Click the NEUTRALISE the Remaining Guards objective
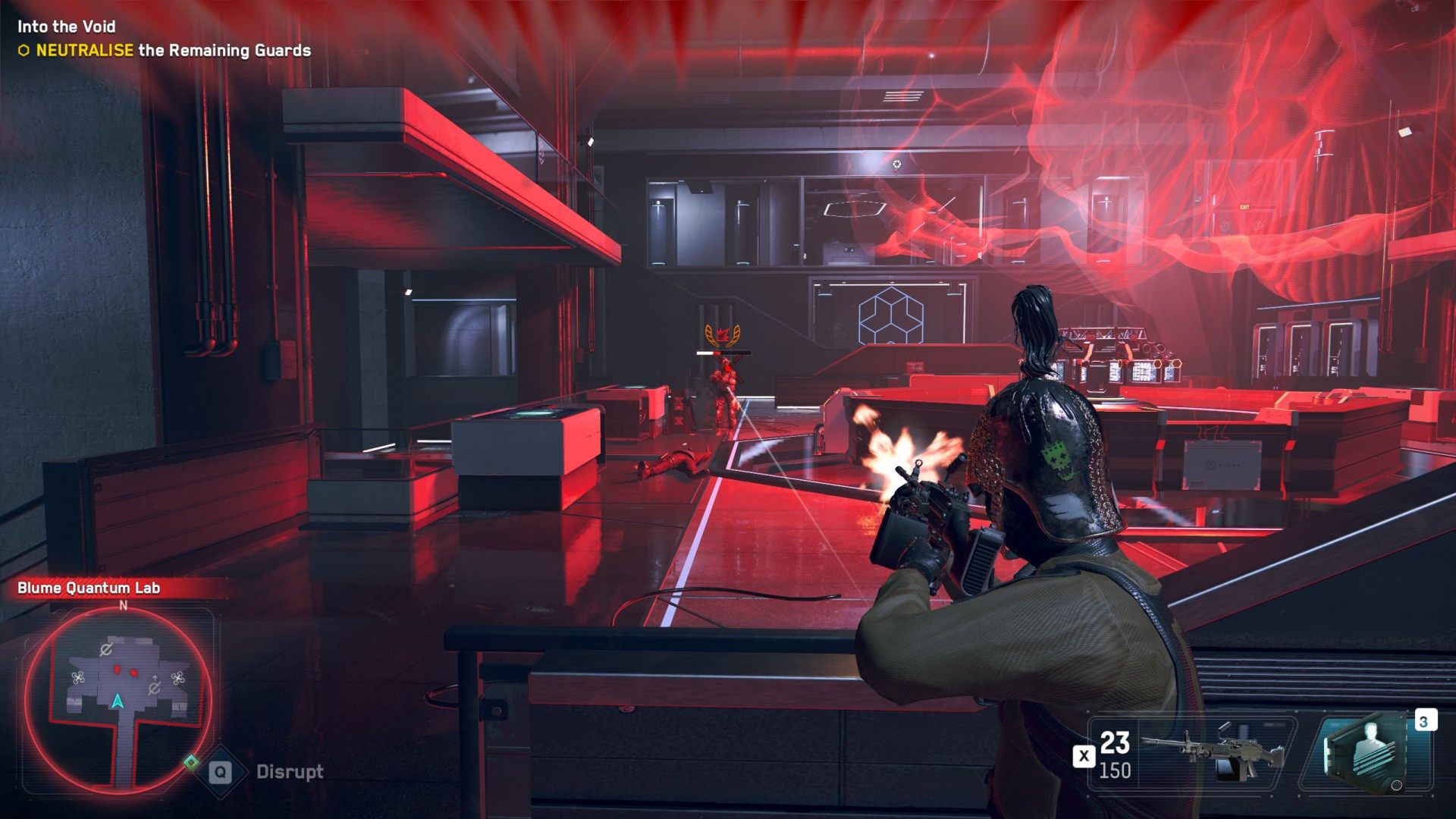Image resolution: width=1456 pixels, height=819 pixels. [x=173, y=51]
